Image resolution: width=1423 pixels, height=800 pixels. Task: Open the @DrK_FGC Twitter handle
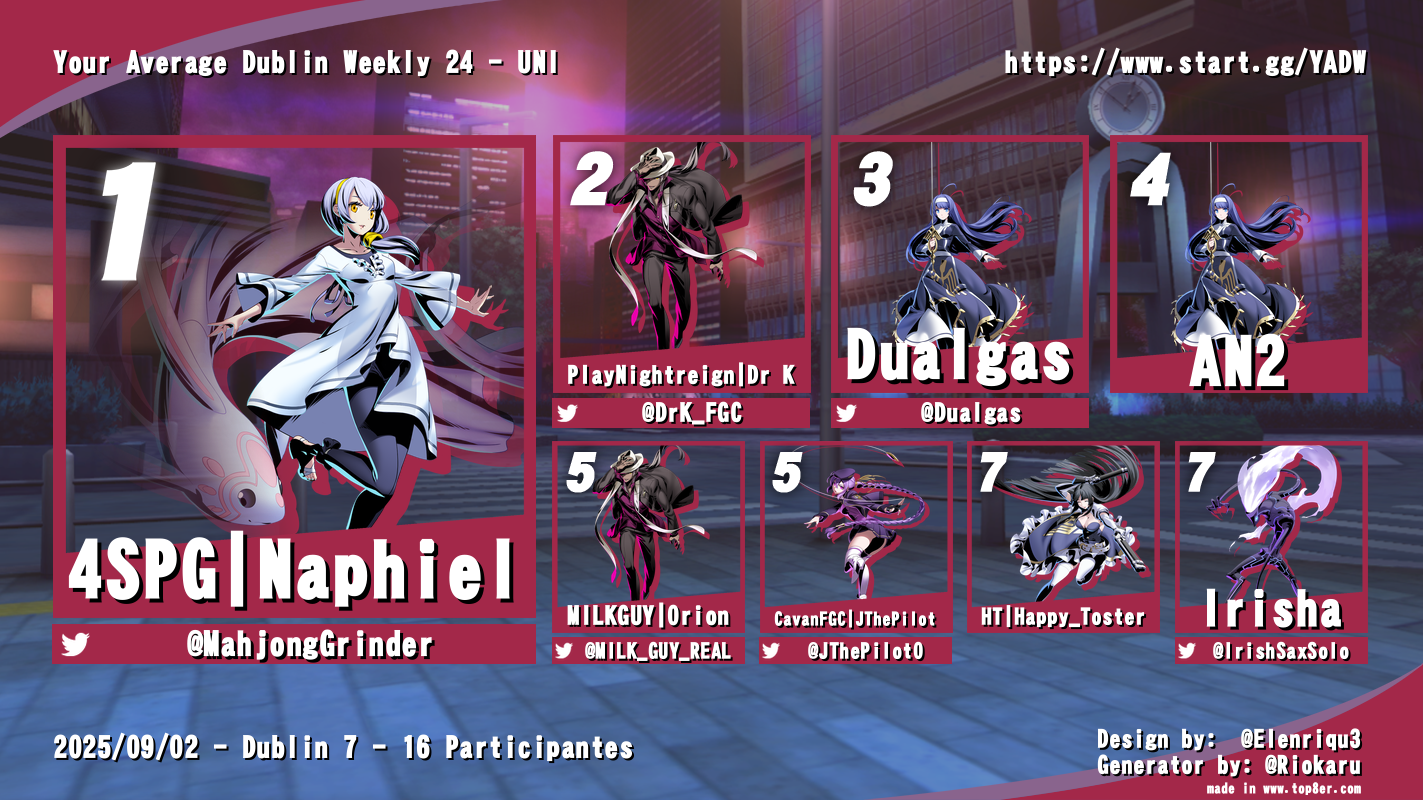(x=696, y=413)
